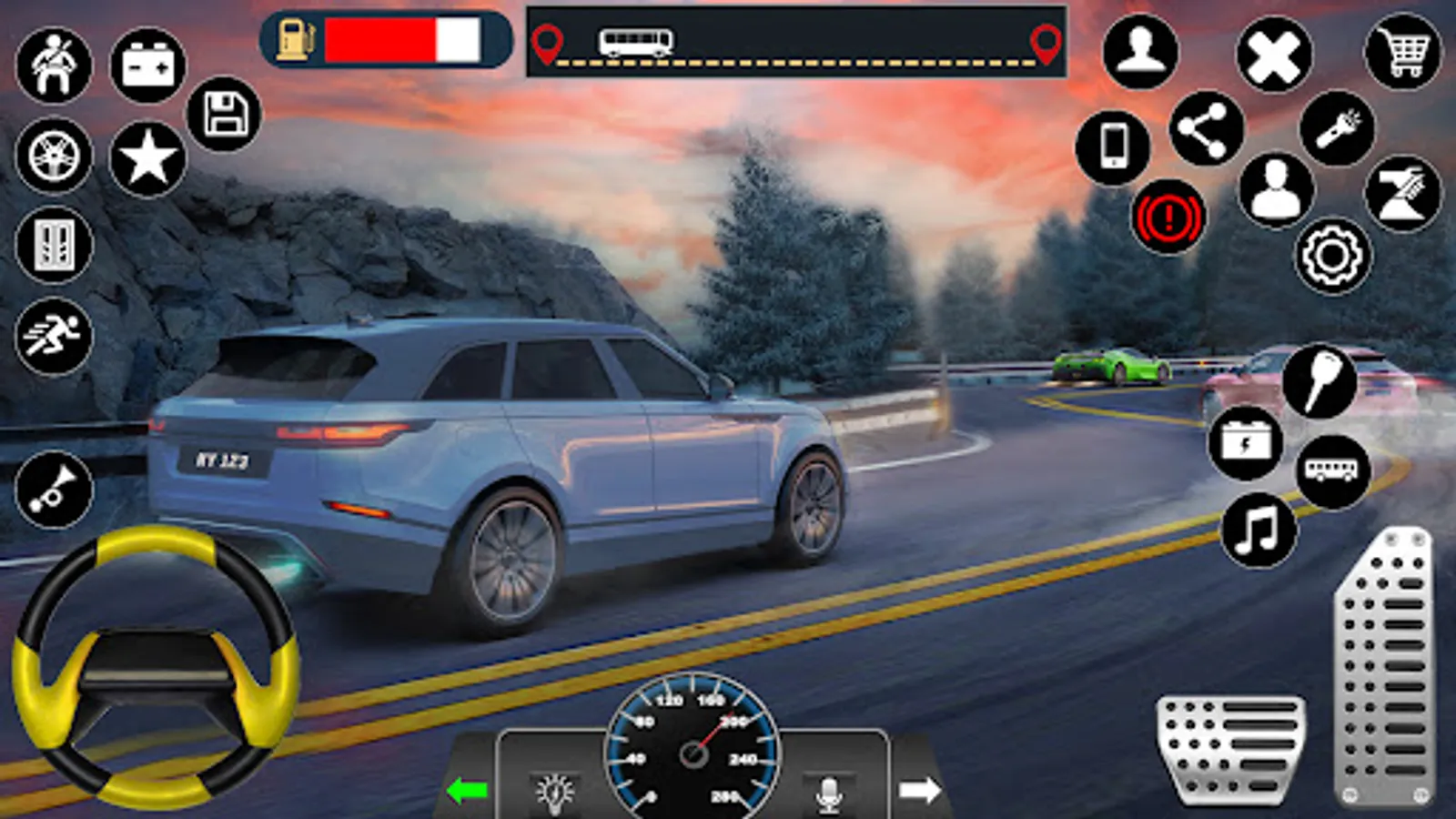Honk the horn button
The image size is (1456, 819).
point(55,490)
